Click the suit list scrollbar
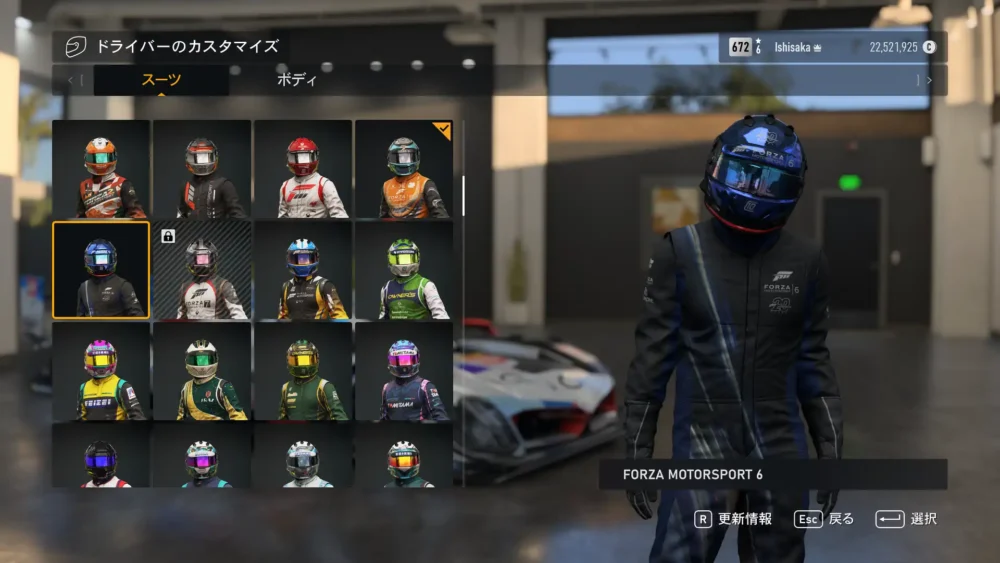This screenshot has height=563, width=1000. click(463, 196)
